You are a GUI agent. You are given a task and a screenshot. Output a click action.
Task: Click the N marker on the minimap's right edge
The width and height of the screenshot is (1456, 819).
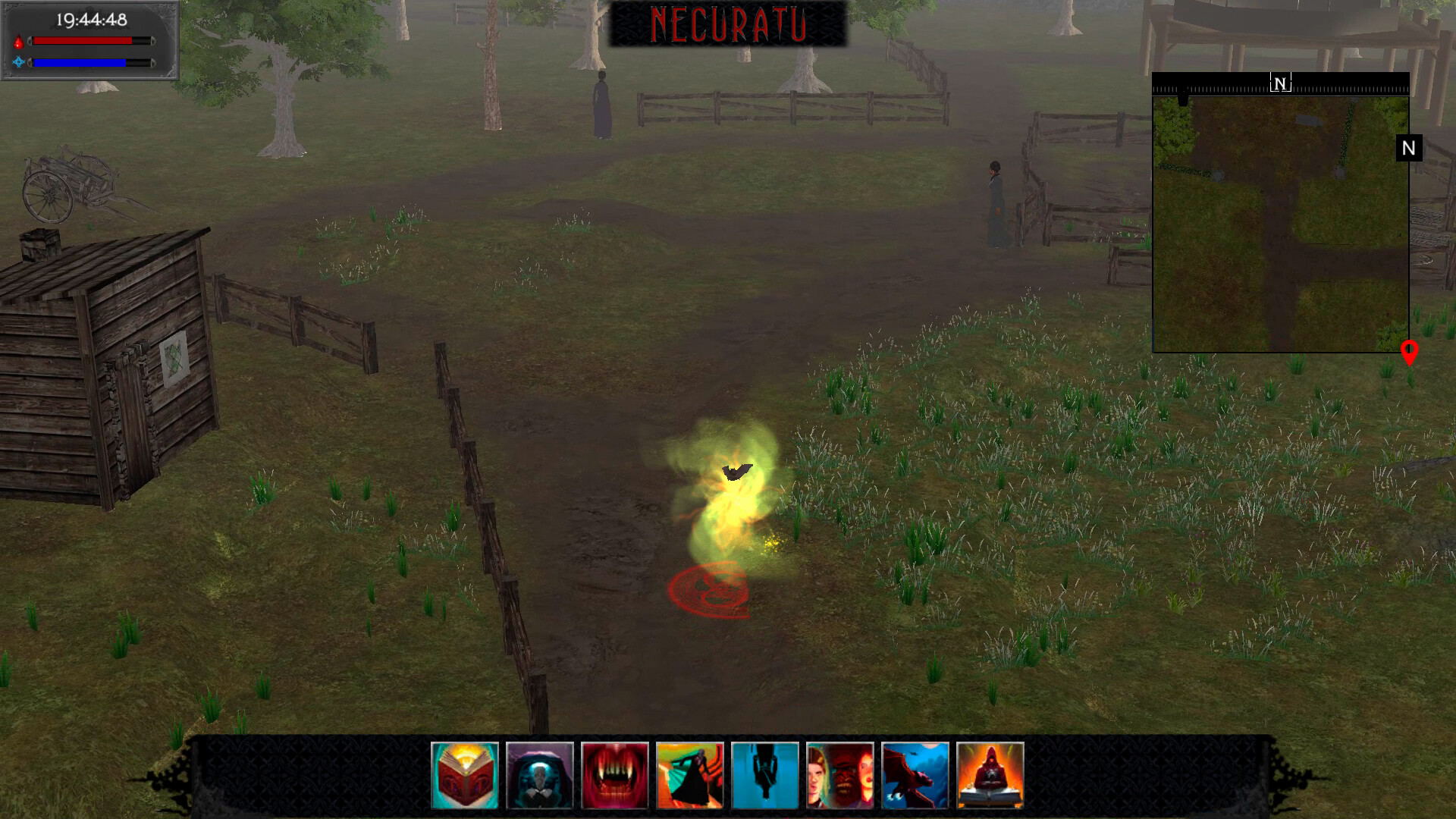tap(1408, 149)
